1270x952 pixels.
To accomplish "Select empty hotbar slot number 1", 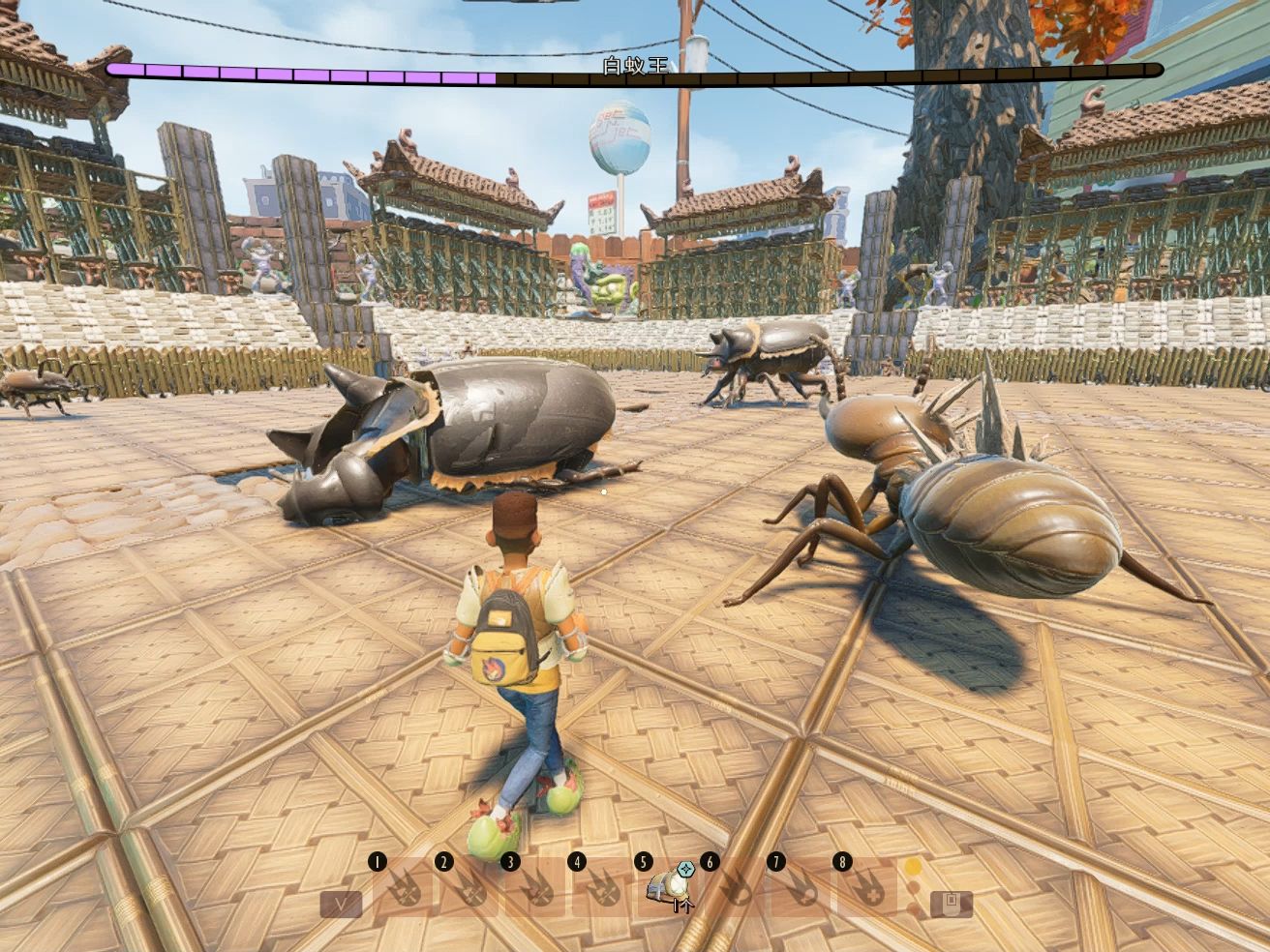I will coord(403,888).
